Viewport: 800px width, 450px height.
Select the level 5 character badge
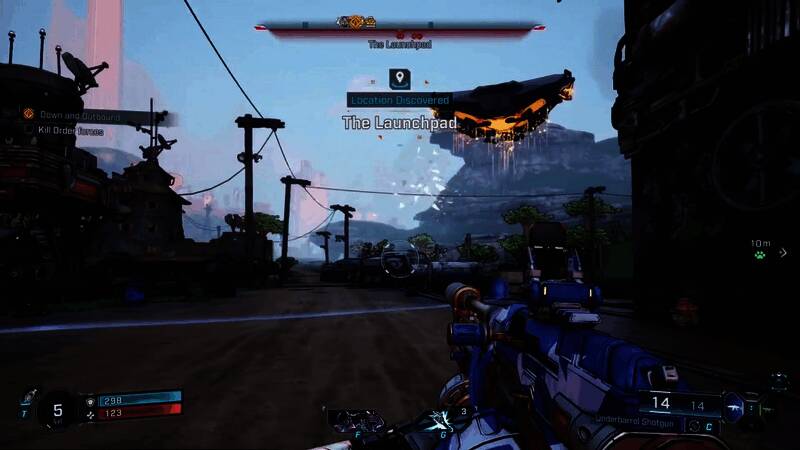click(58, 408)
